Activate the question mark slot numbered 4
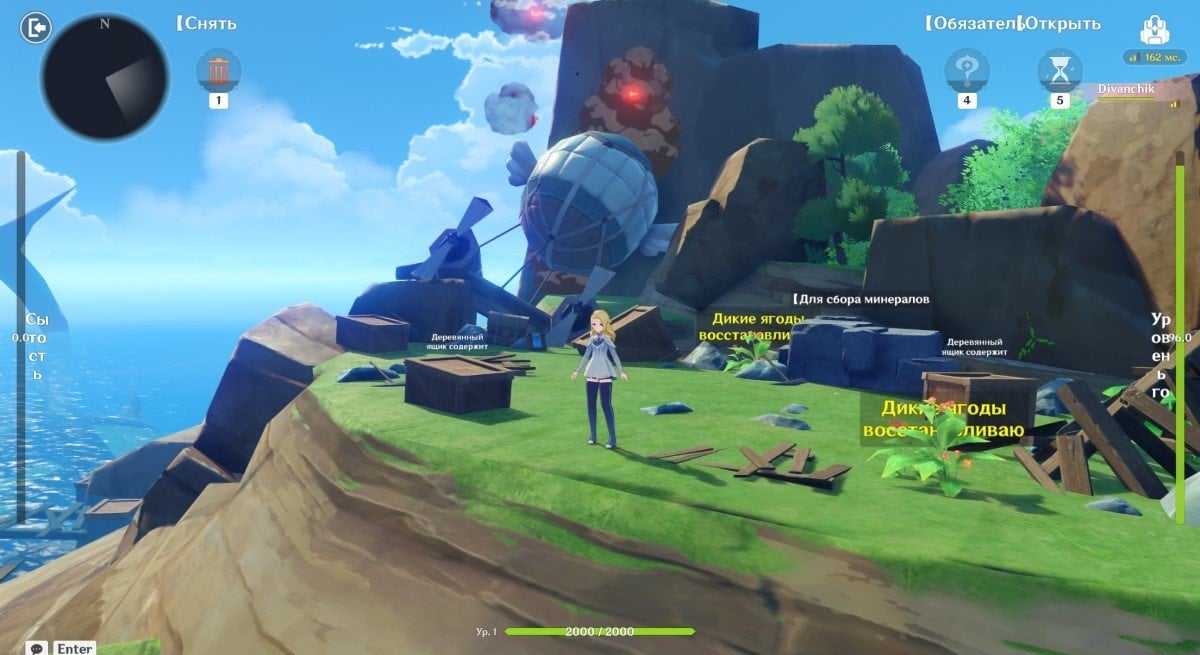This screenshot has width=1200, height=655. point(967,71)
